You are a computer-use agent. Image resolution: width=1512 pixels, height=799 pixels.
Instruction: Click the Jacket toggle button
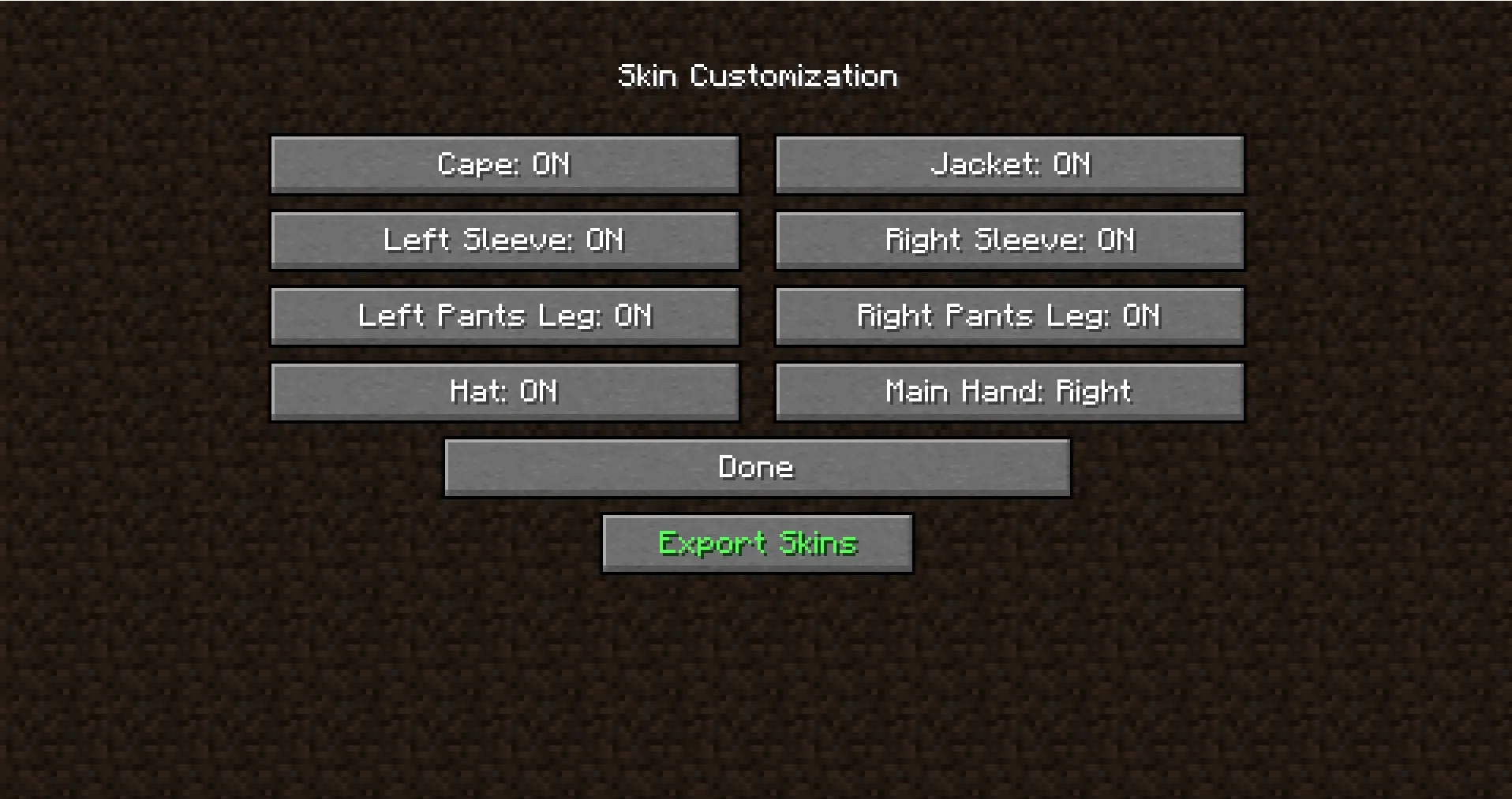tap(1009, 165)
